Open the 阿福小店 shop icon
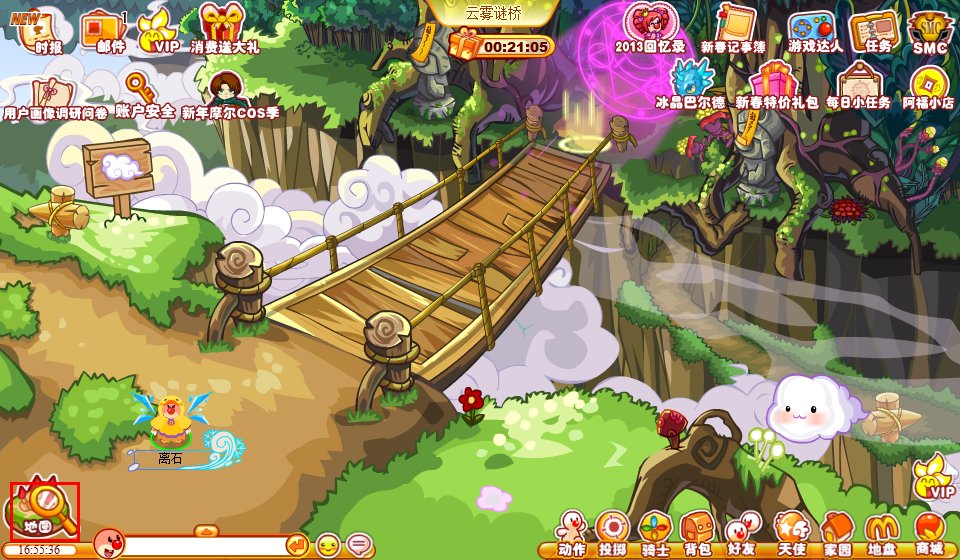Screen dimensions: 960x560 click(x=928, y=86)
